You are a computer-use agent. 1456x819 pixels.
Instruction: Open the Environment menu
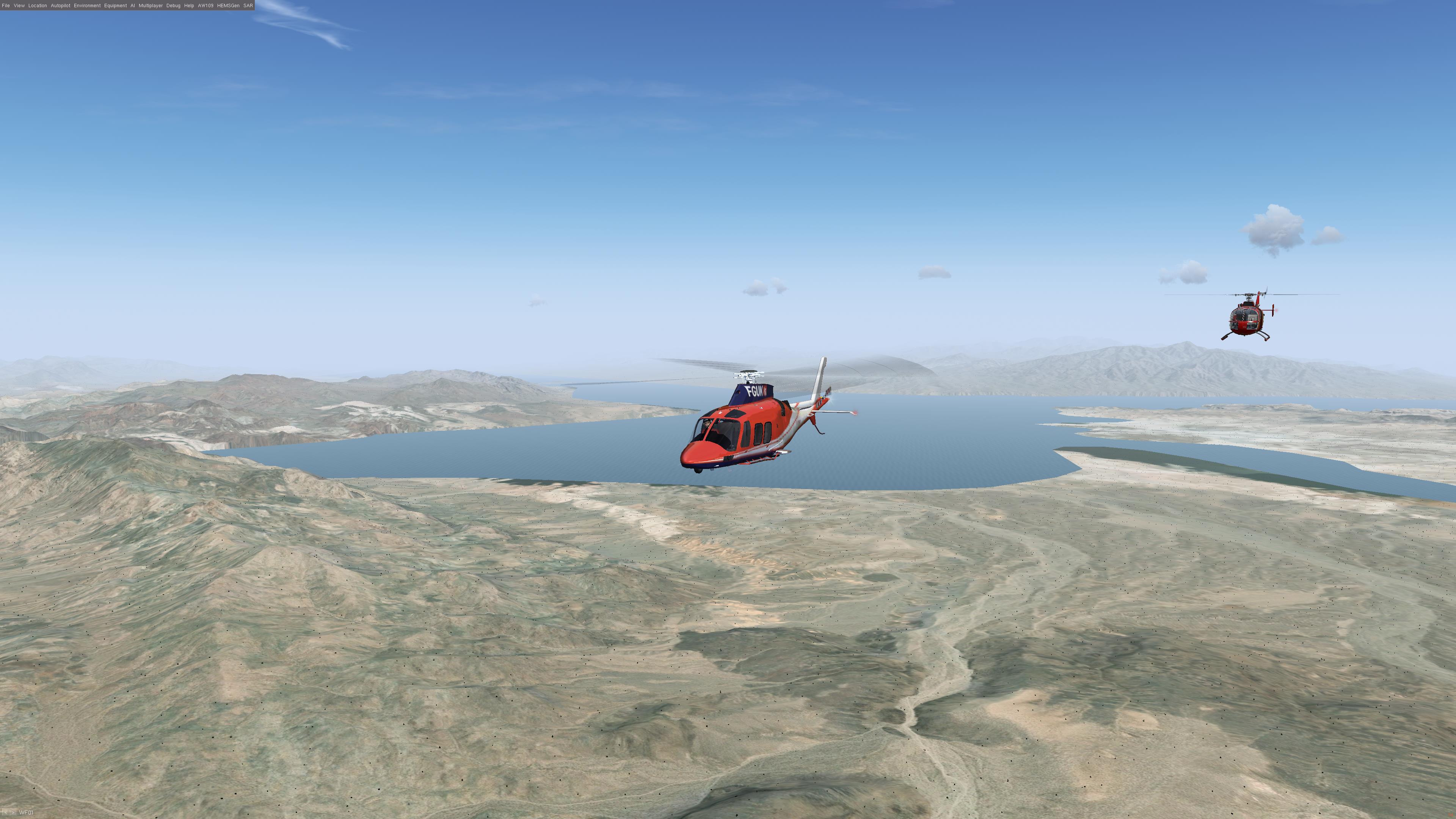click(87, 6)
